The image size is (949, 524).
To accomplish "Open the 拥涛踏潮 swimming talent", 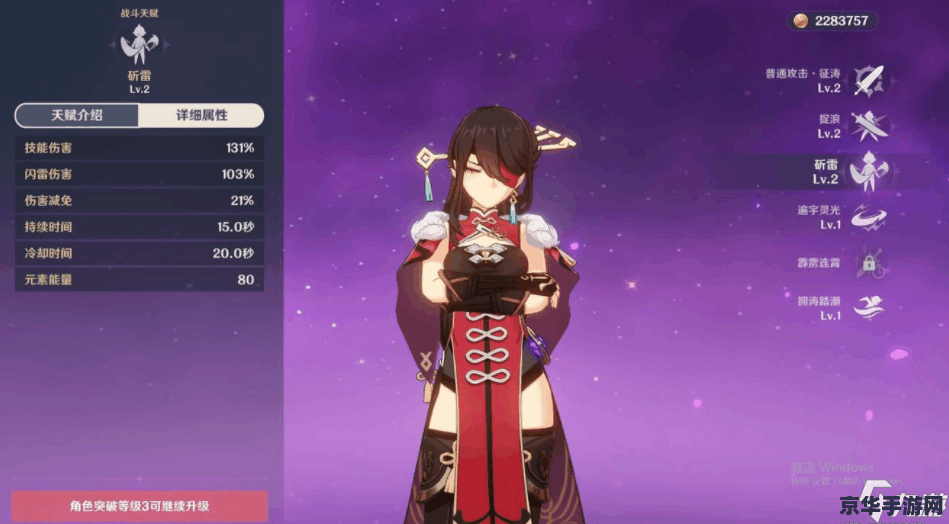I will (868, 308).
